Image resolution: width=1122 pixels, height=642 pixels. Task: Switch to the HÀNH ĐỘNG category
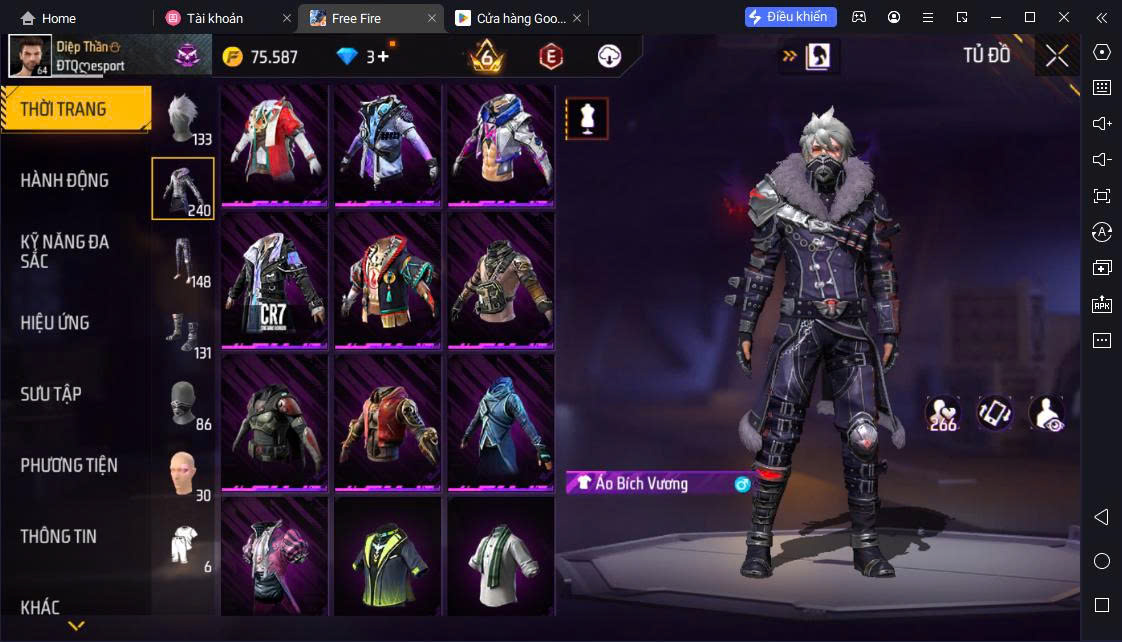coord(65,180)
